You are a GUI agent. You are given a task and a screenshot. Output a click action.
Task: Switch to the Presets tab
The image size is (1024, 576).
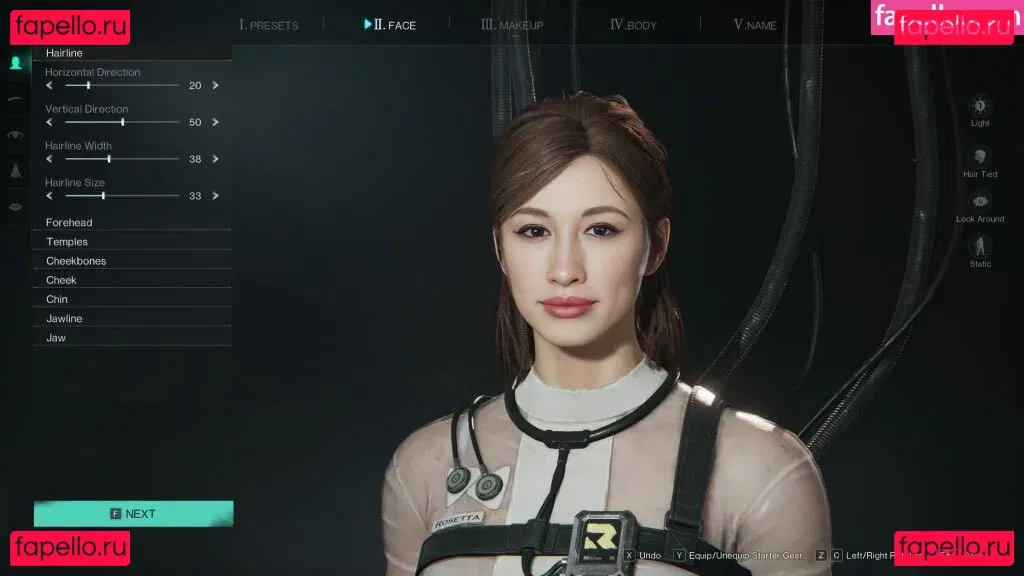click(x=269, y=25)
